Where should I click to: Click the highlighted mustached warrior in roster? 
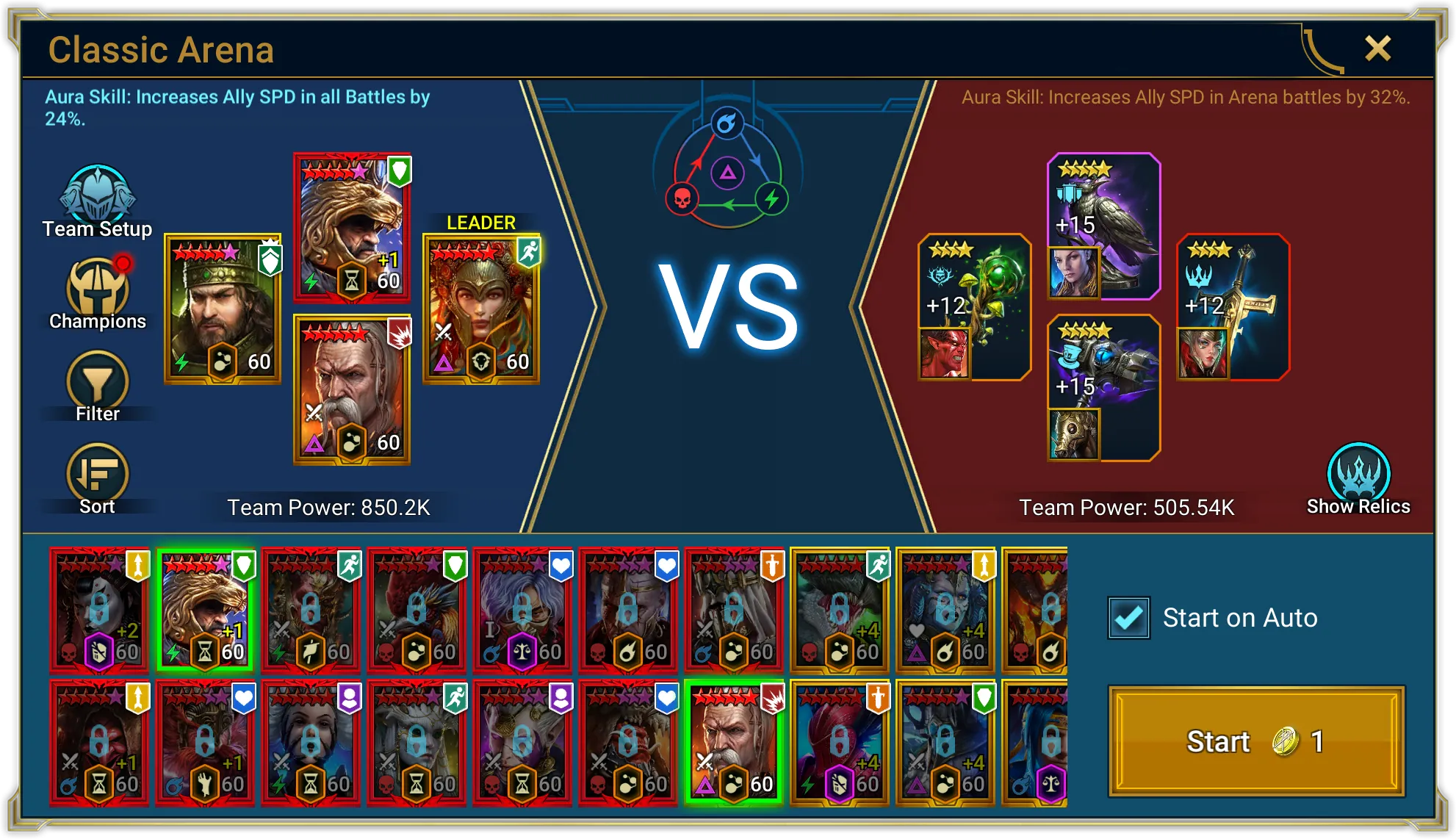click(x=734, y=743)
